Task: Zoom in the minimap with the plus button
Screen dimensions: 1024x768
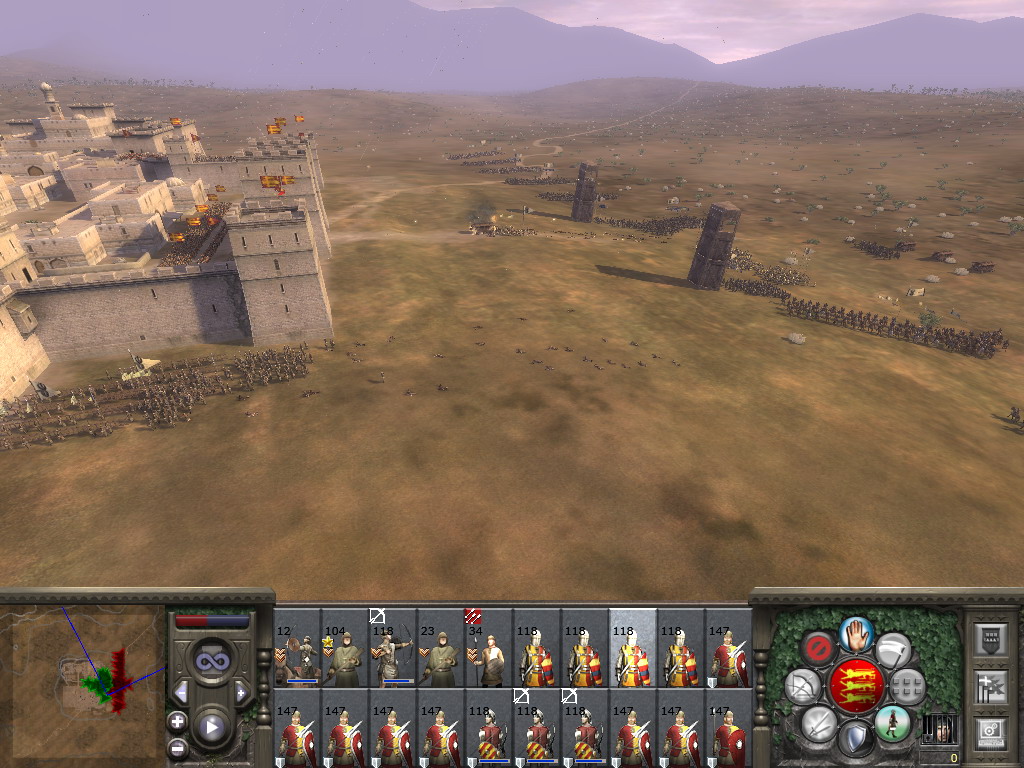Action: click(x=177, y=721)
